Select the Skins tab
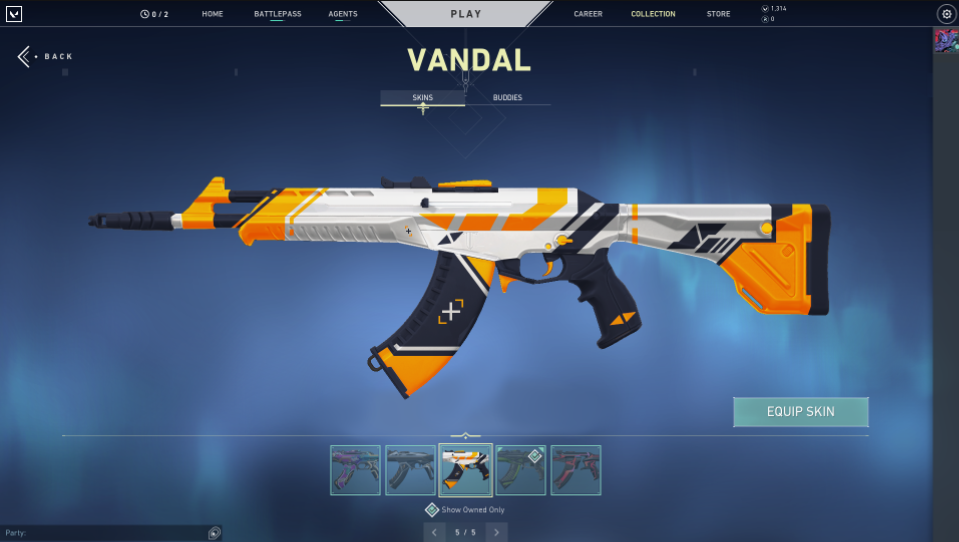959x542 pixels. pos(422,98)
